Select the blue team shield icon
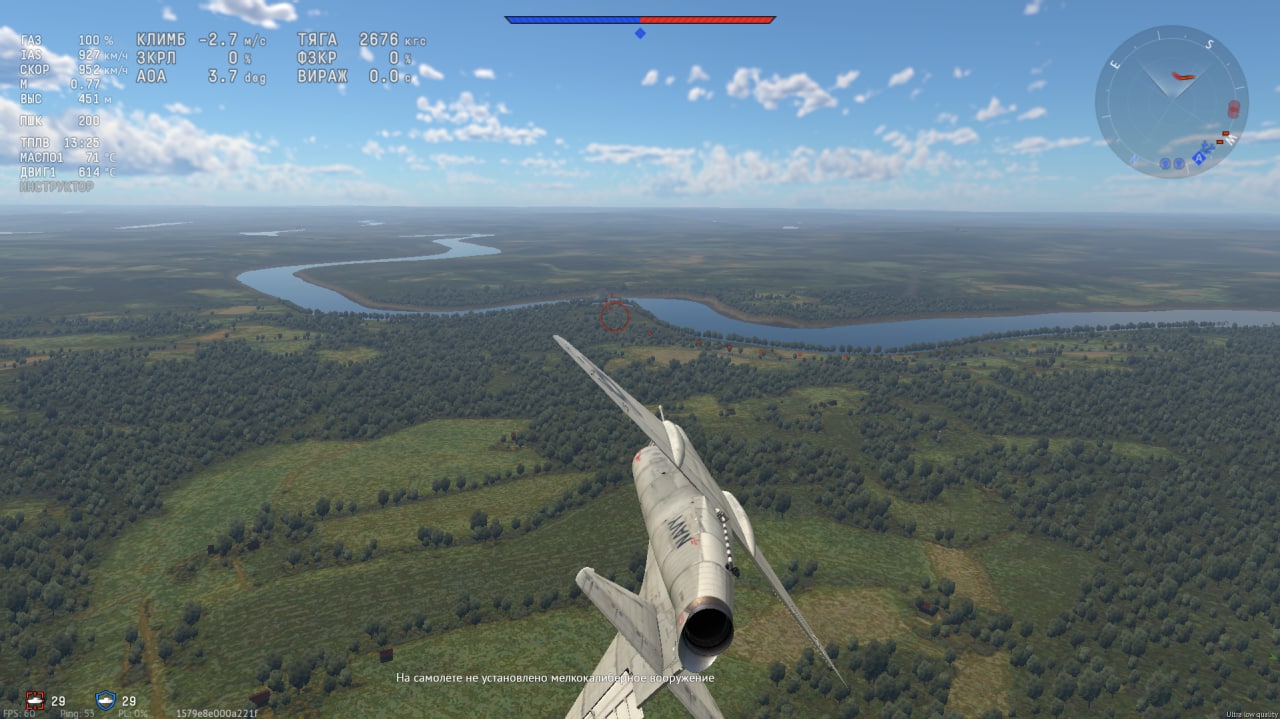 click(105, 701)
